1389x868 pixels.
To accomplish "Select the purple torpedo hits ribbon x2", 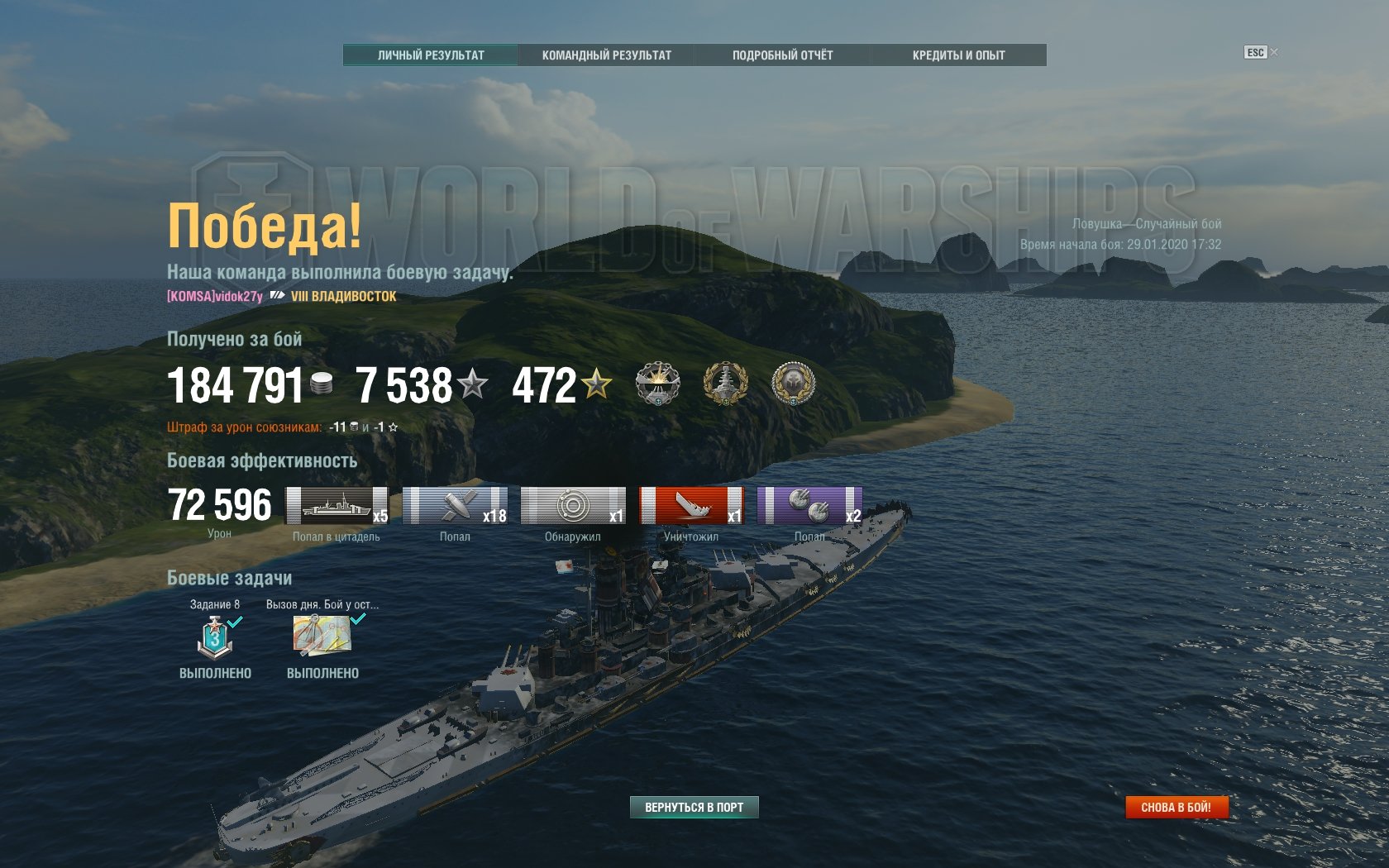I will (x=809, y=506).
